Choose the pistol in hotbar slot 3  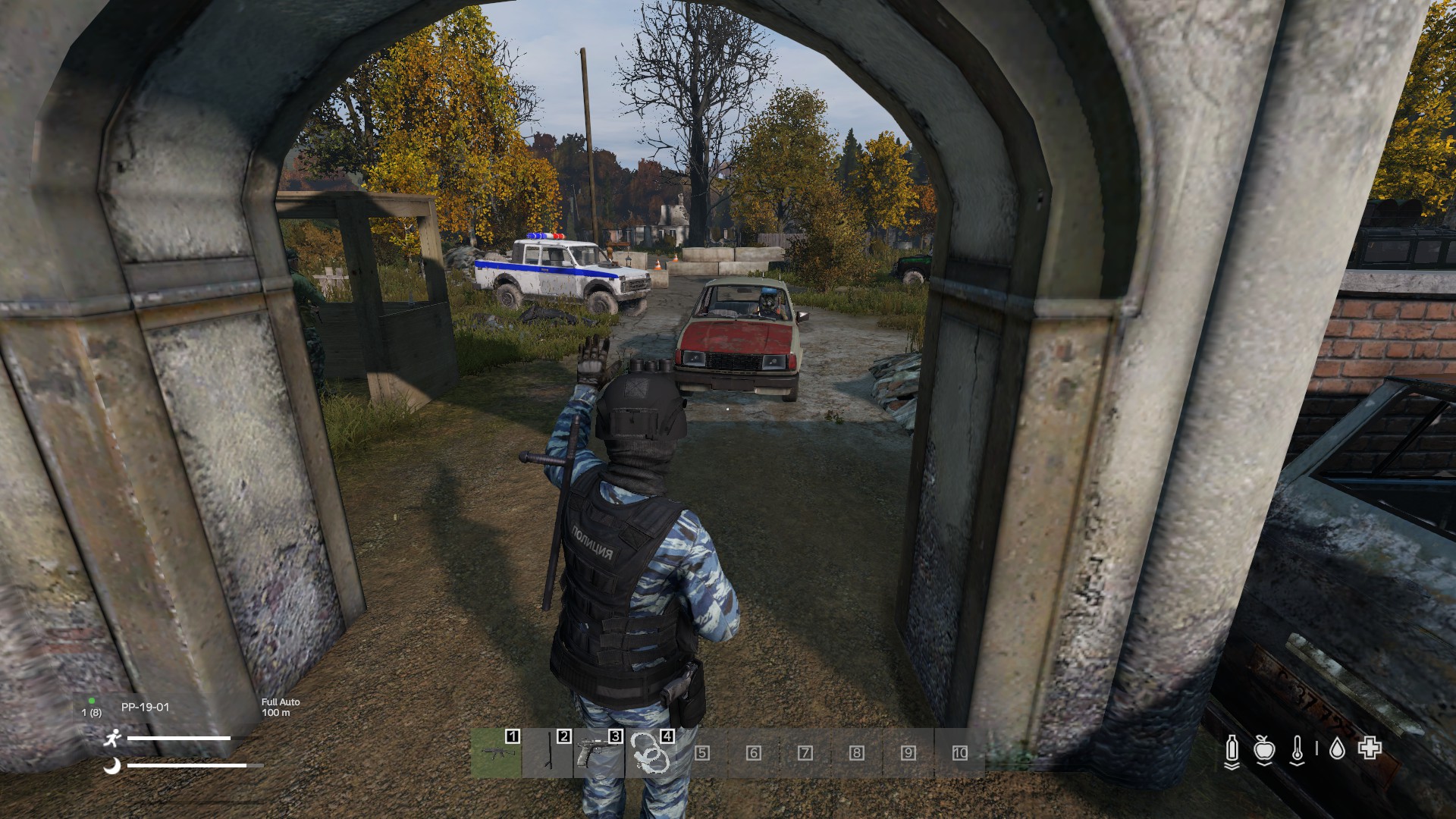tap(598, 753)
